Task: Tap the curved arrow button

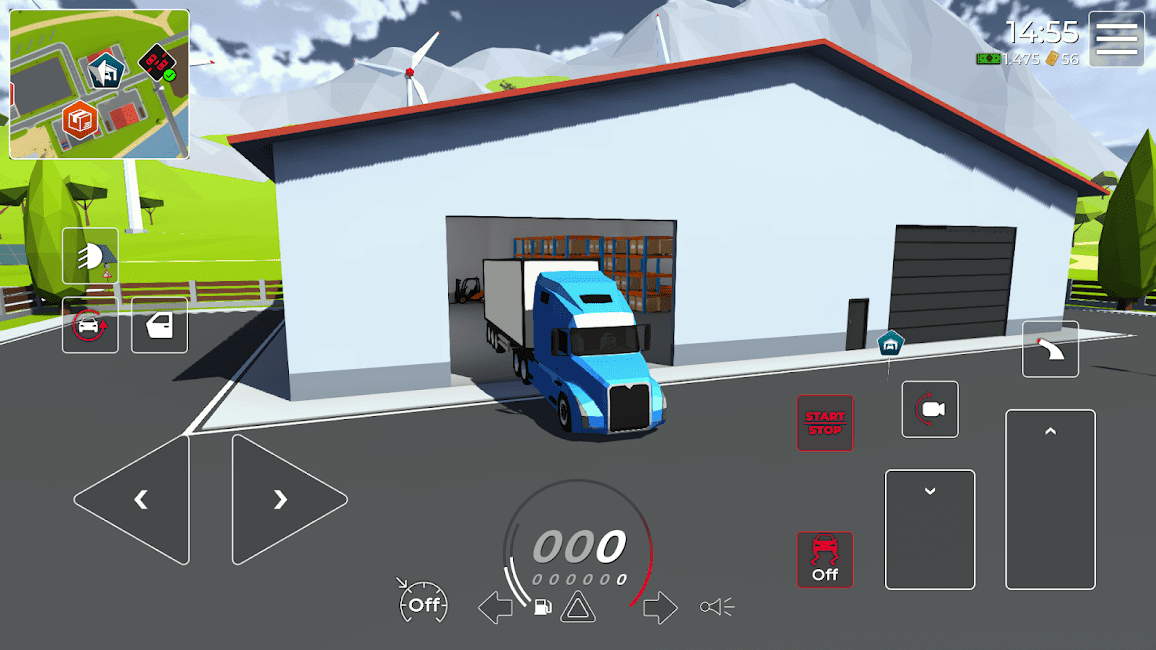Action: click(x=1050, y=349)
